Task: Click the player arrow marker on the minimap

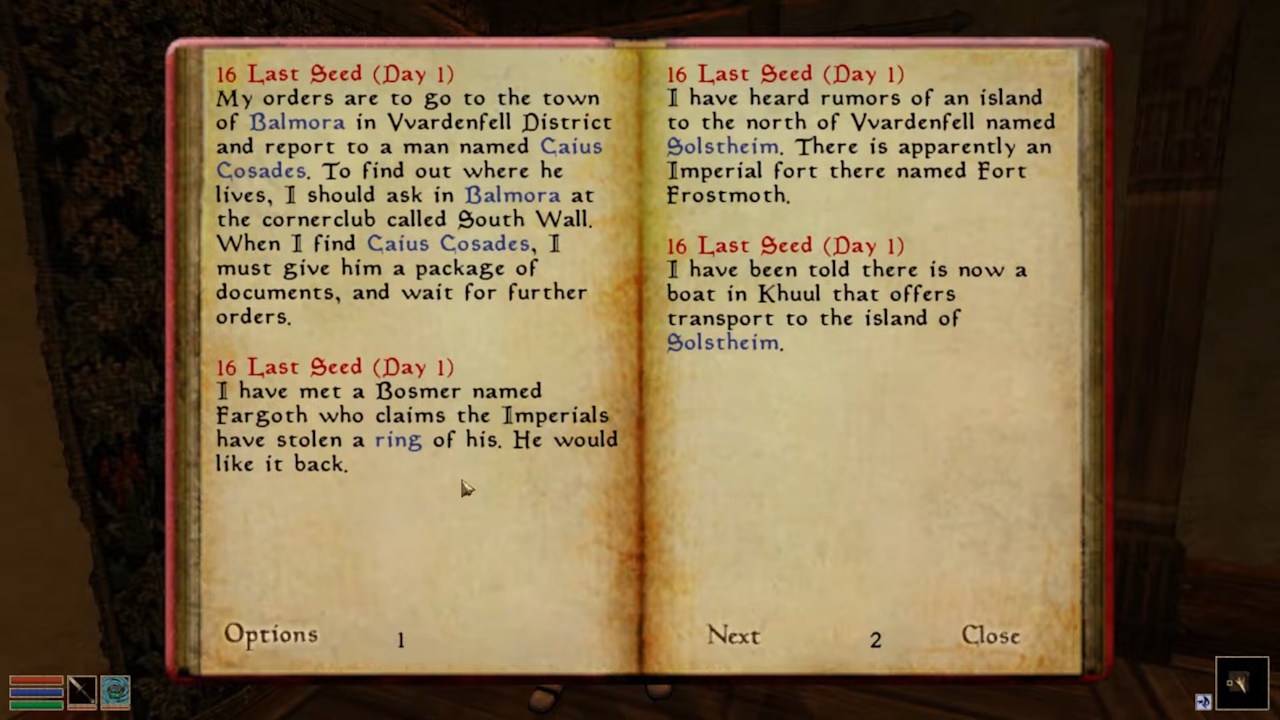Action: (1242, 683)
